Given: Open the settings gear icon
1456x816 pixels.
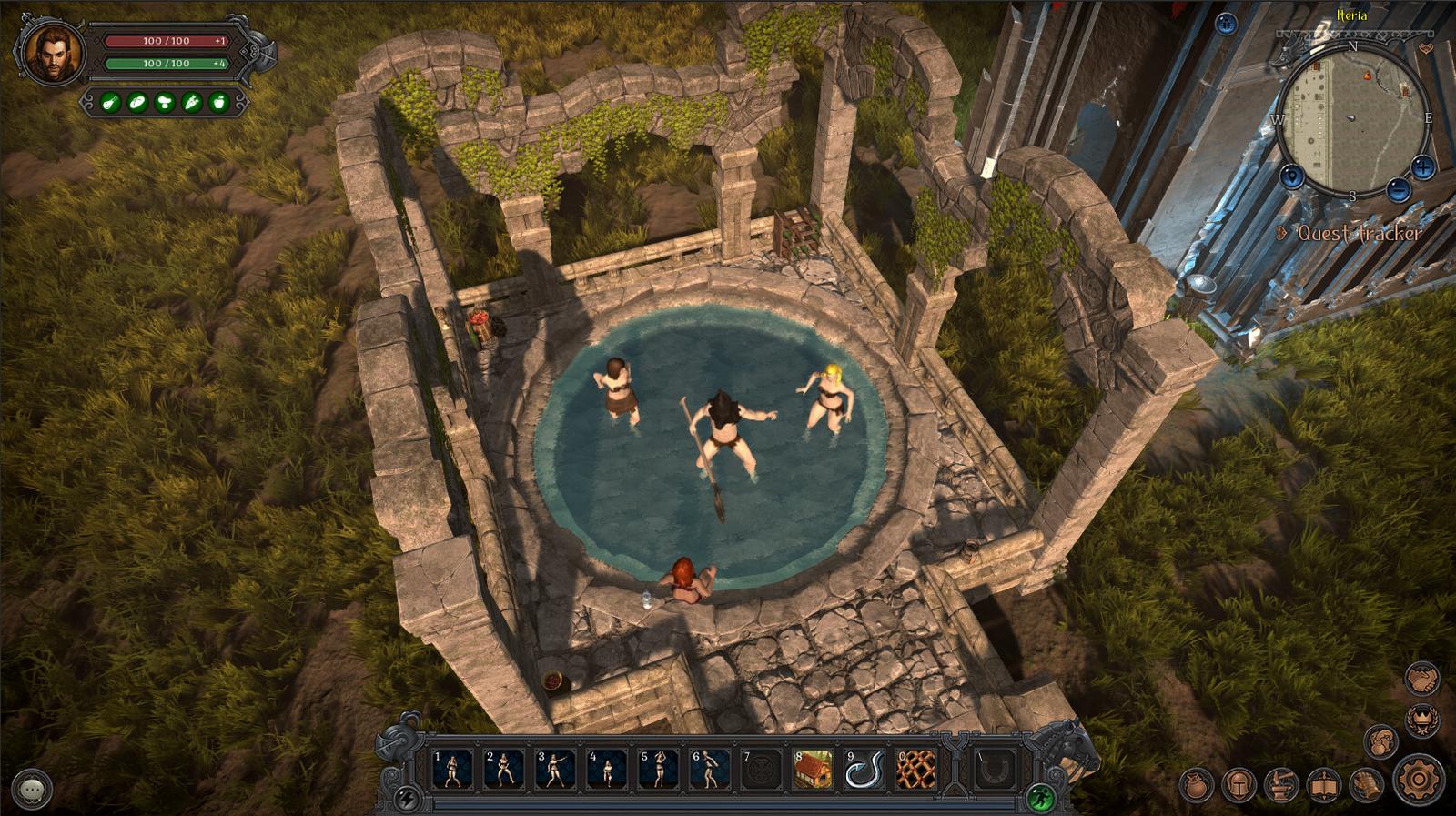Looking at the screenshot, I should point(1418,779).
